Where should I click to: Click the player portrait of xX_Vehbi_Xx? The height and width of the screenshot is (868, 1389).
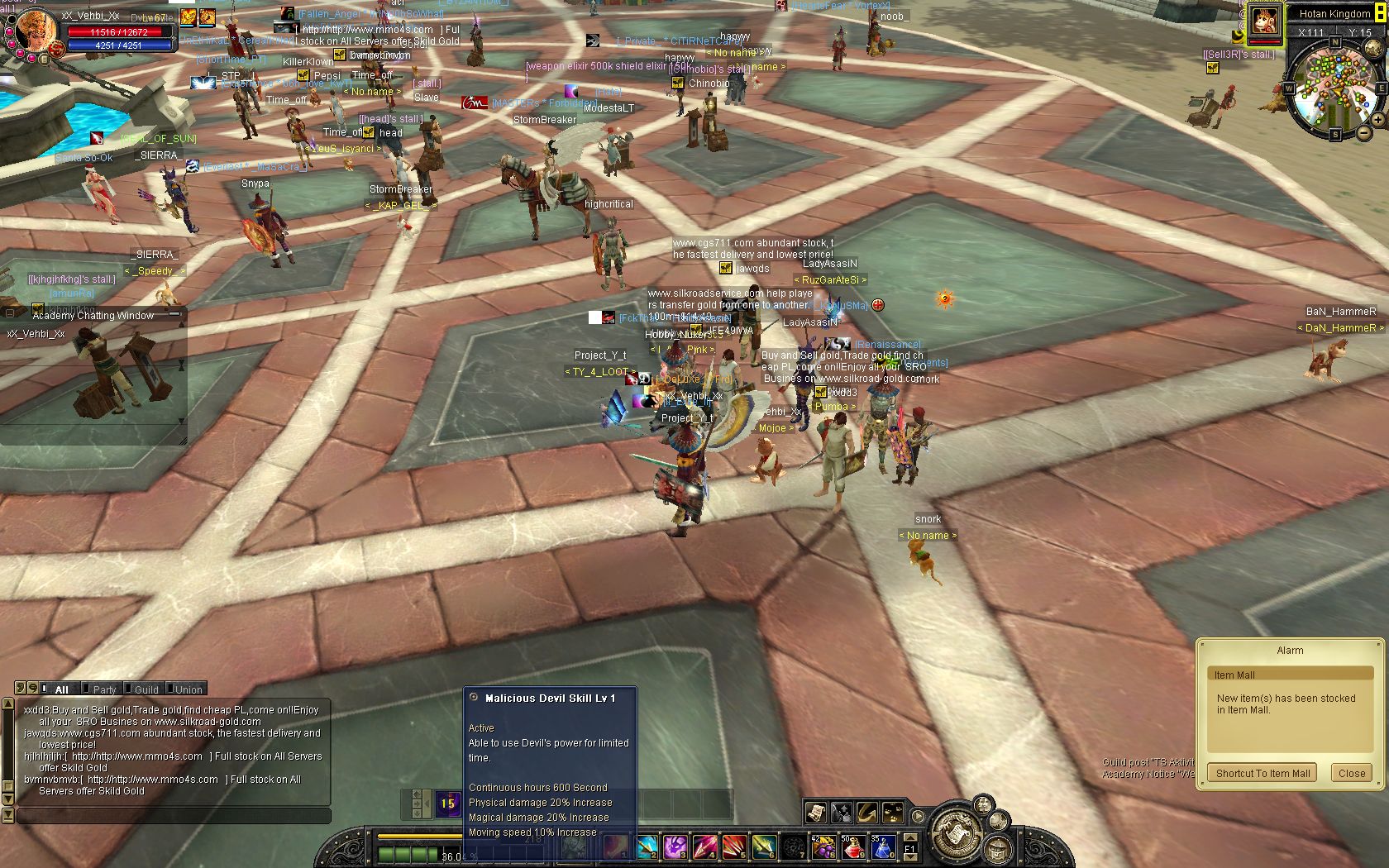pyautogui.click(x=35, y=30)
